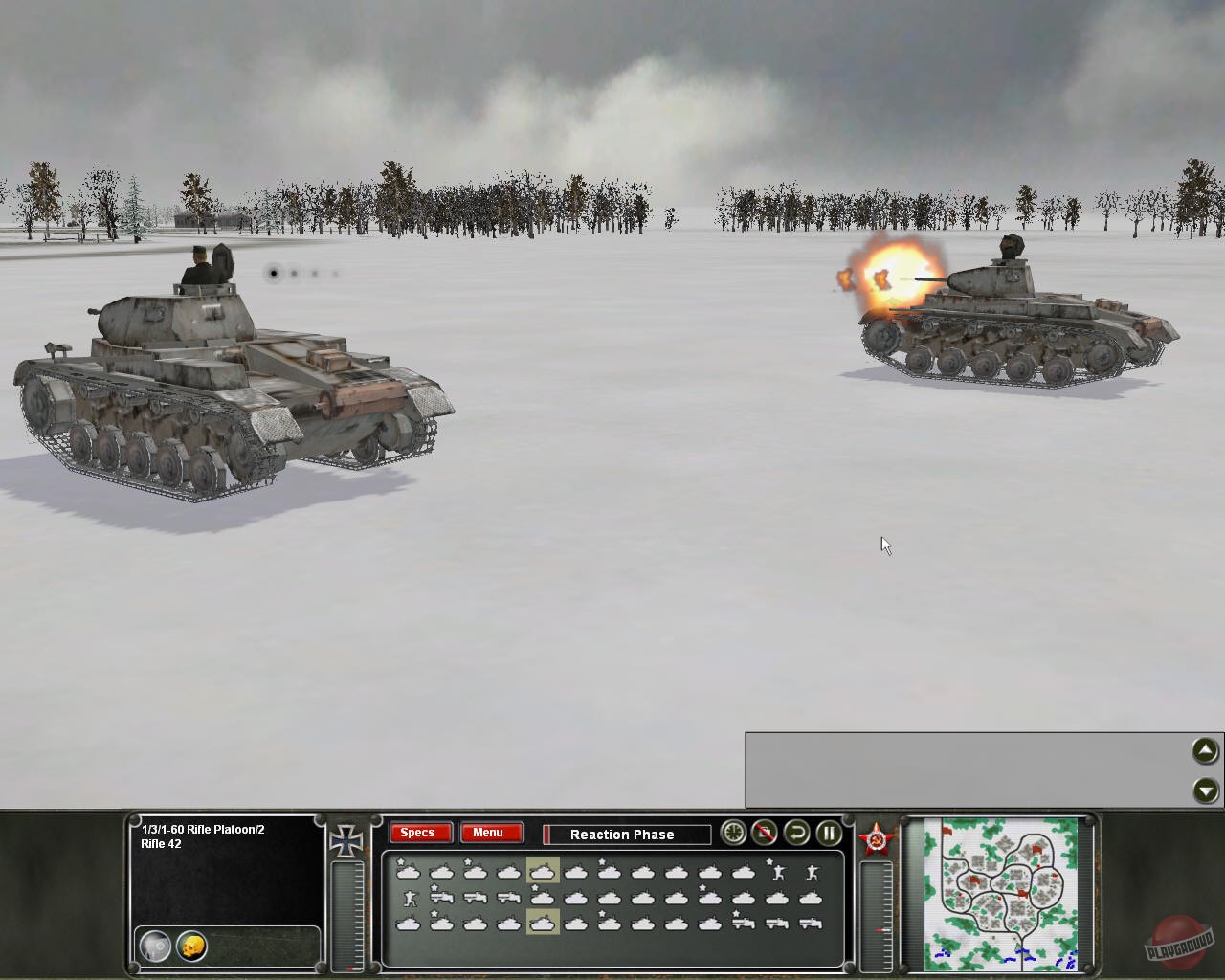The image size is (1225, 980).
Task: Click the clock/compass phase timer icon
Action: (734, 833)
